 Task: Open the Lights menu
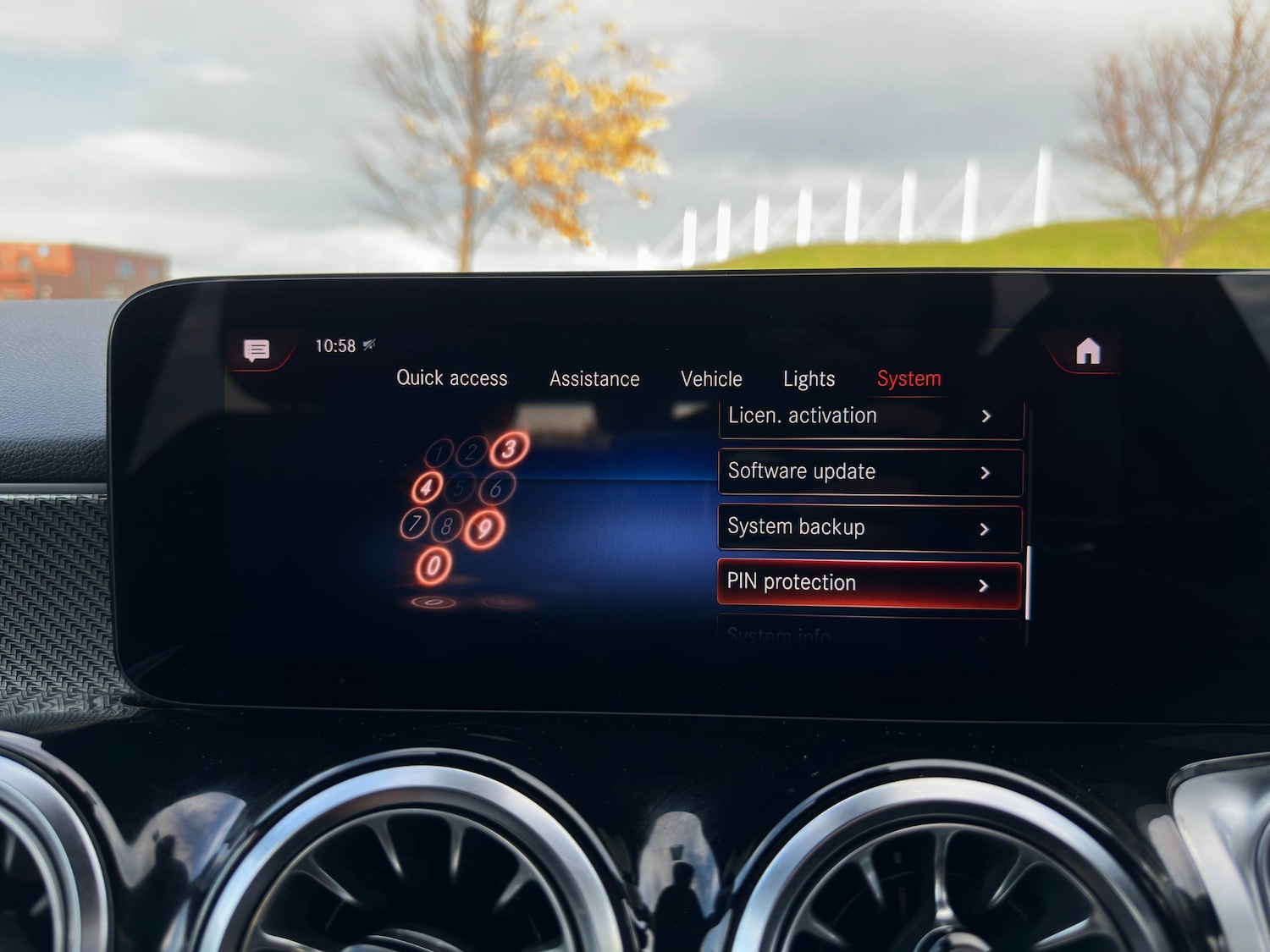point(808,379)
